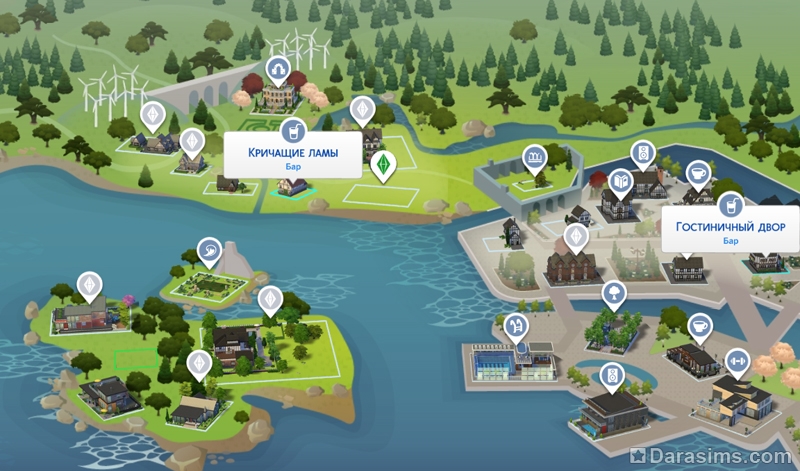Choose the wave icon pin on island

(210, 249)
